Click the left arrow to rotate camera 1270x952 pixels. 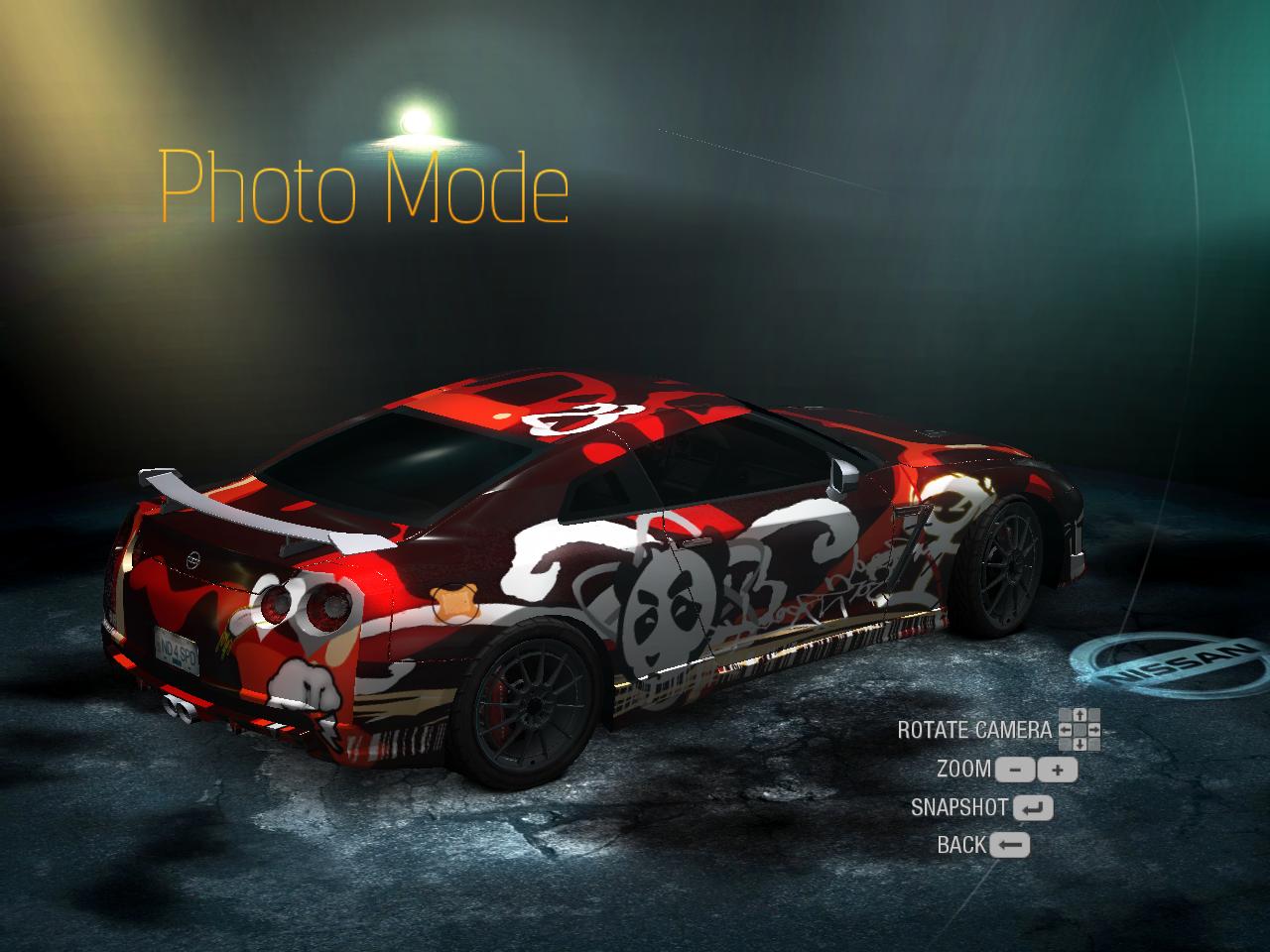(x=1065, y=730)
